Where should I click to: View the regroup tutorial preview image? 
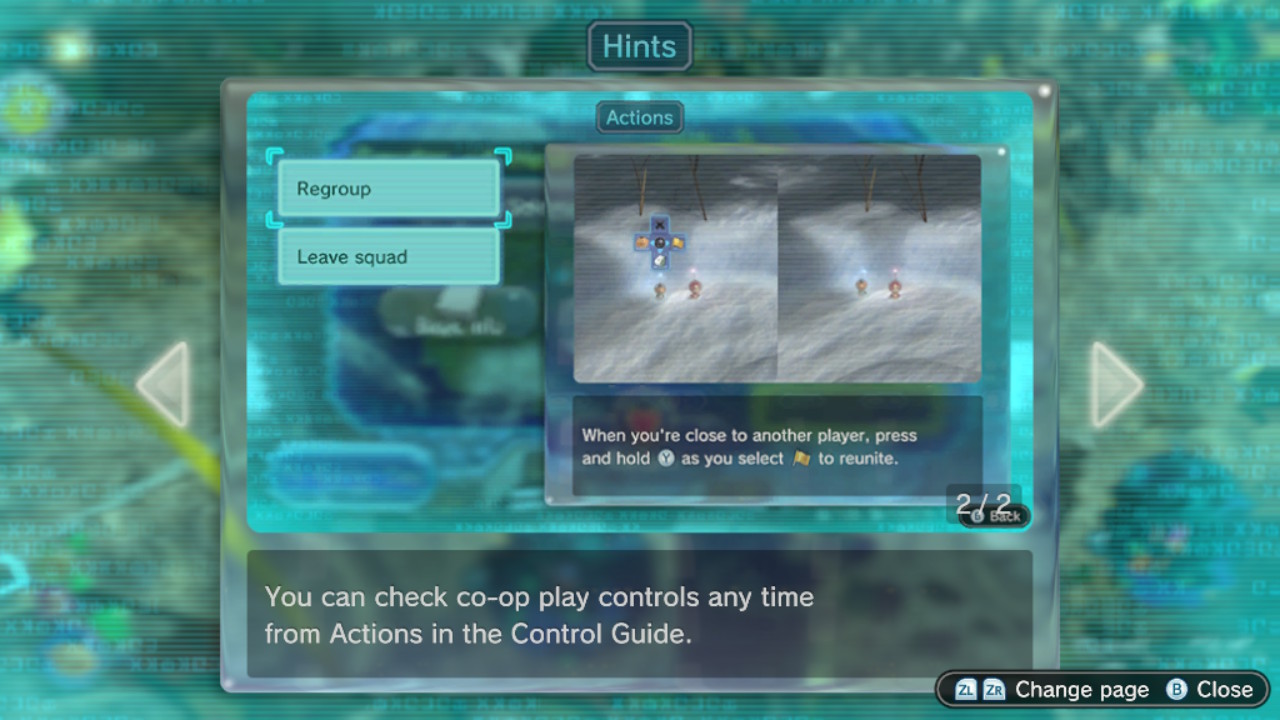(x=776, y=268)
